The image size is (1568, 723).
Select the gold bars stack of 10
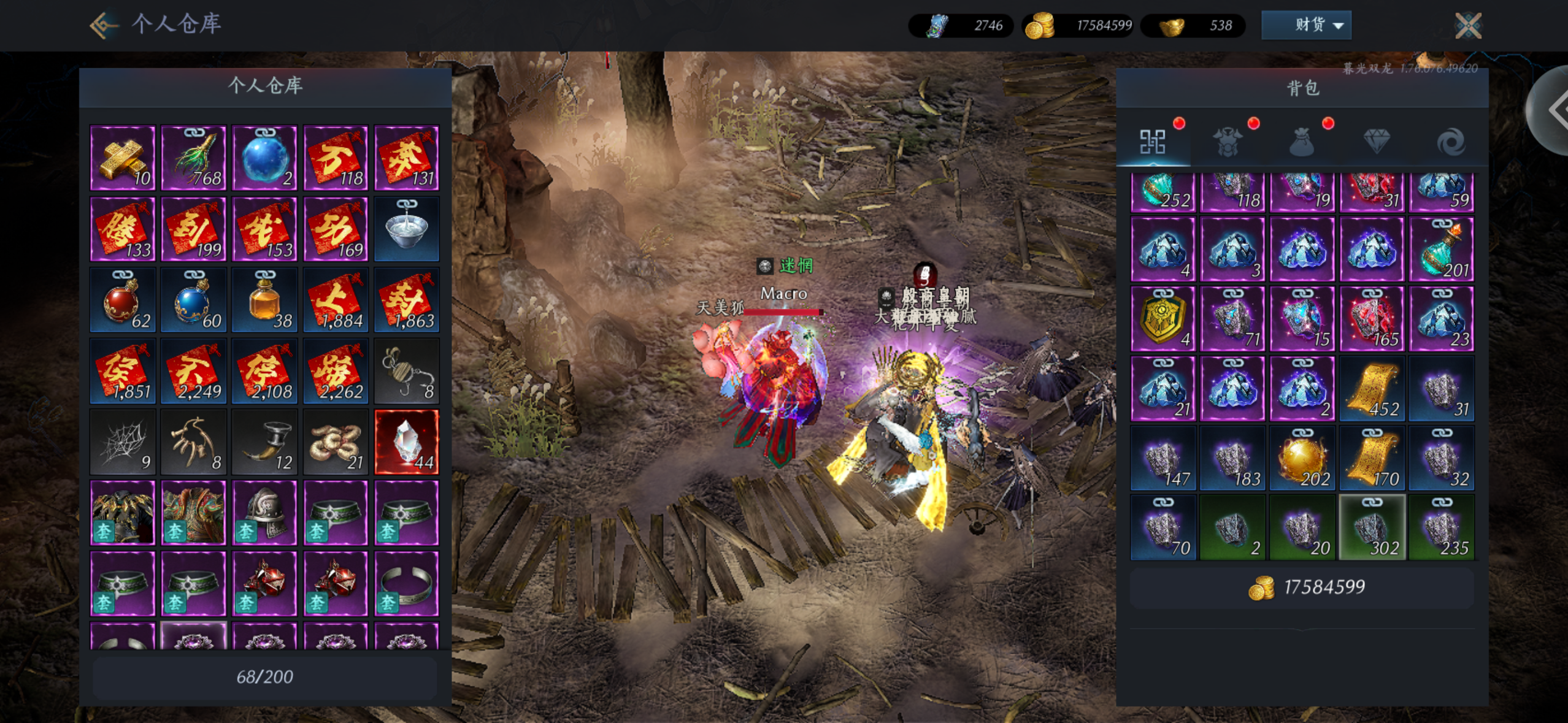click(x=123, y=158)
